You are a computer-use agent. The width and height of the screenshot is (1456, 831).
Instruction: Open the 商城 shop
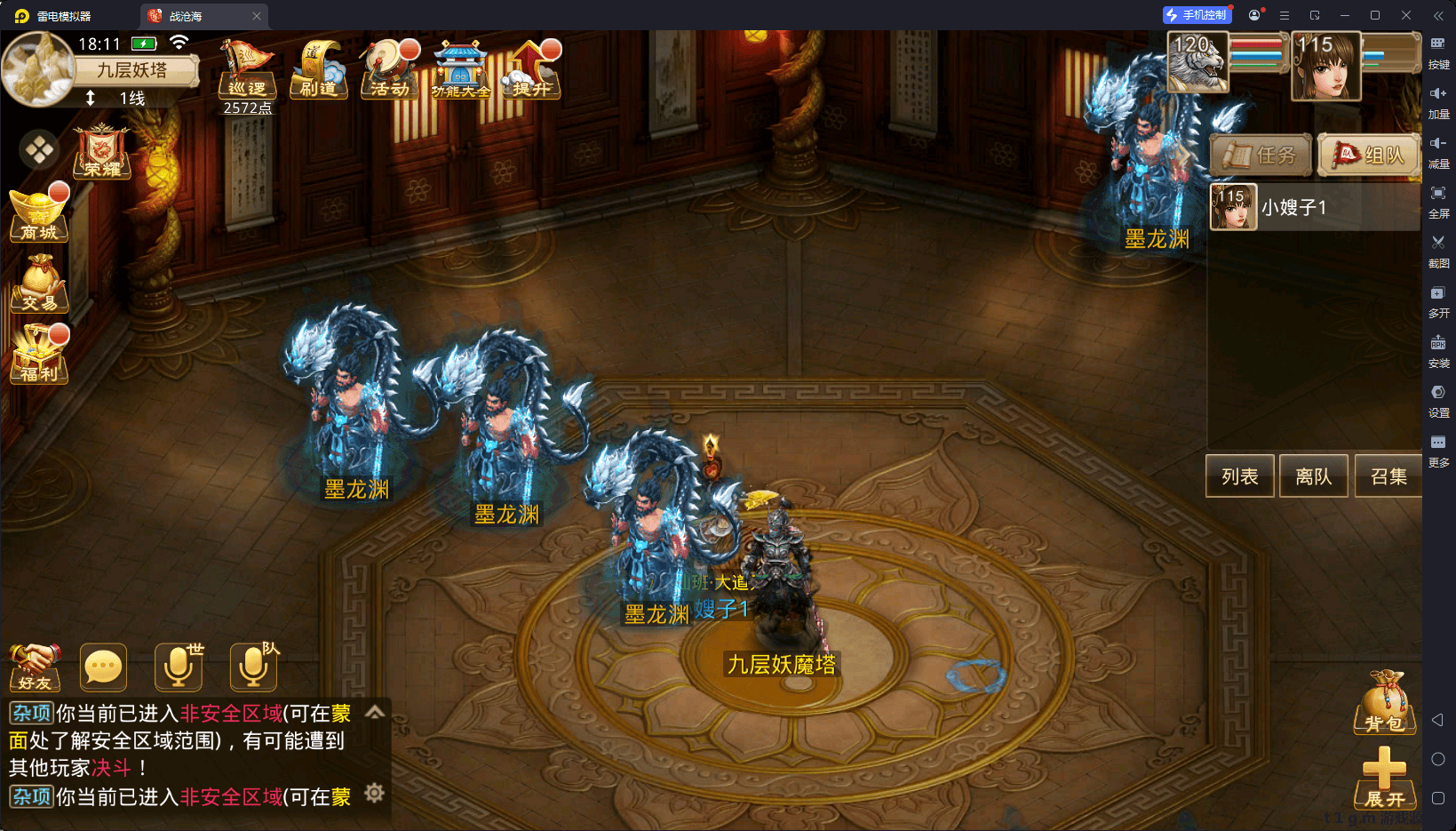coord(39,214)
